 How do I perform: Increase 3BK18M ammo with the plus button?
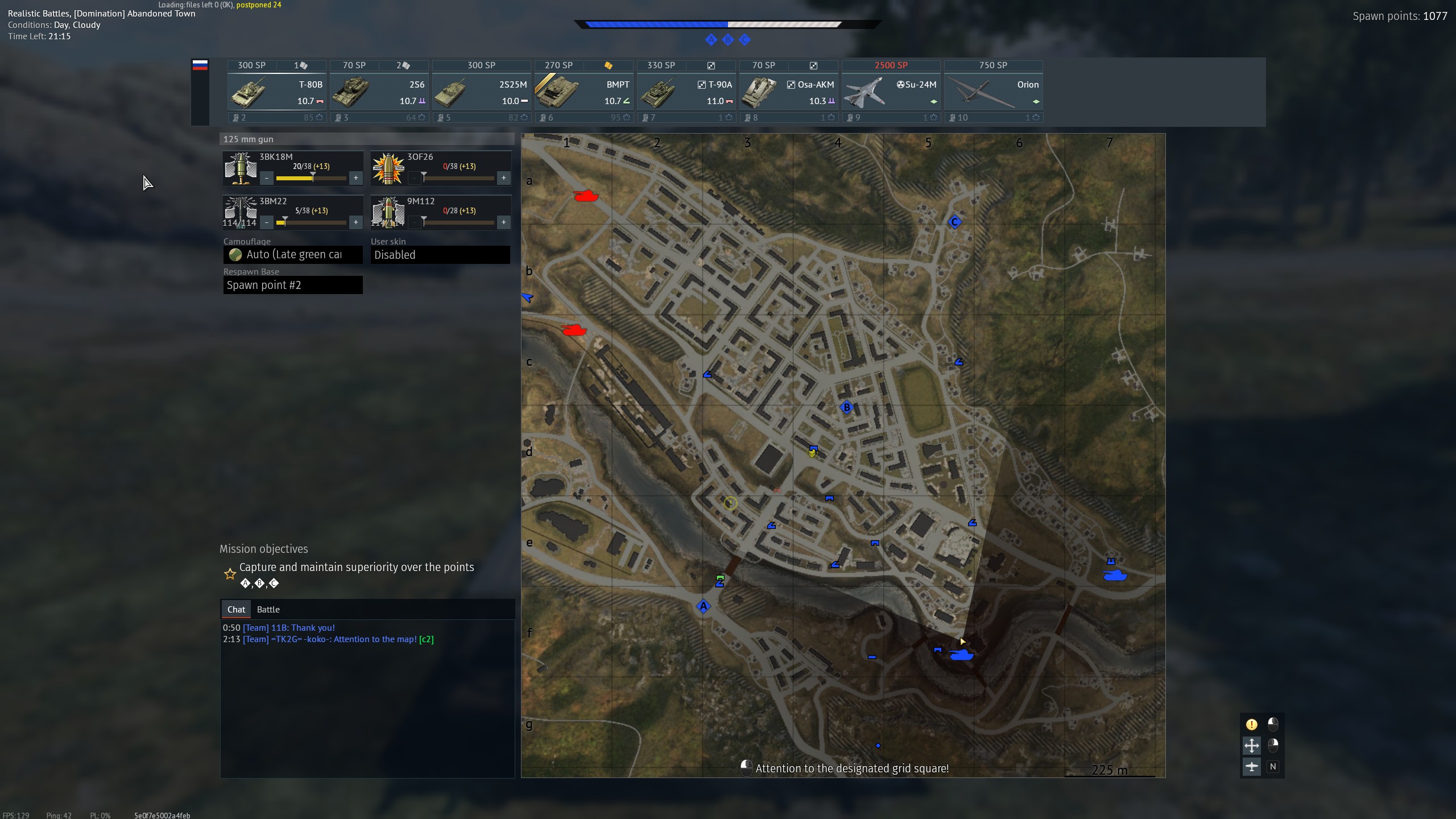356,177
